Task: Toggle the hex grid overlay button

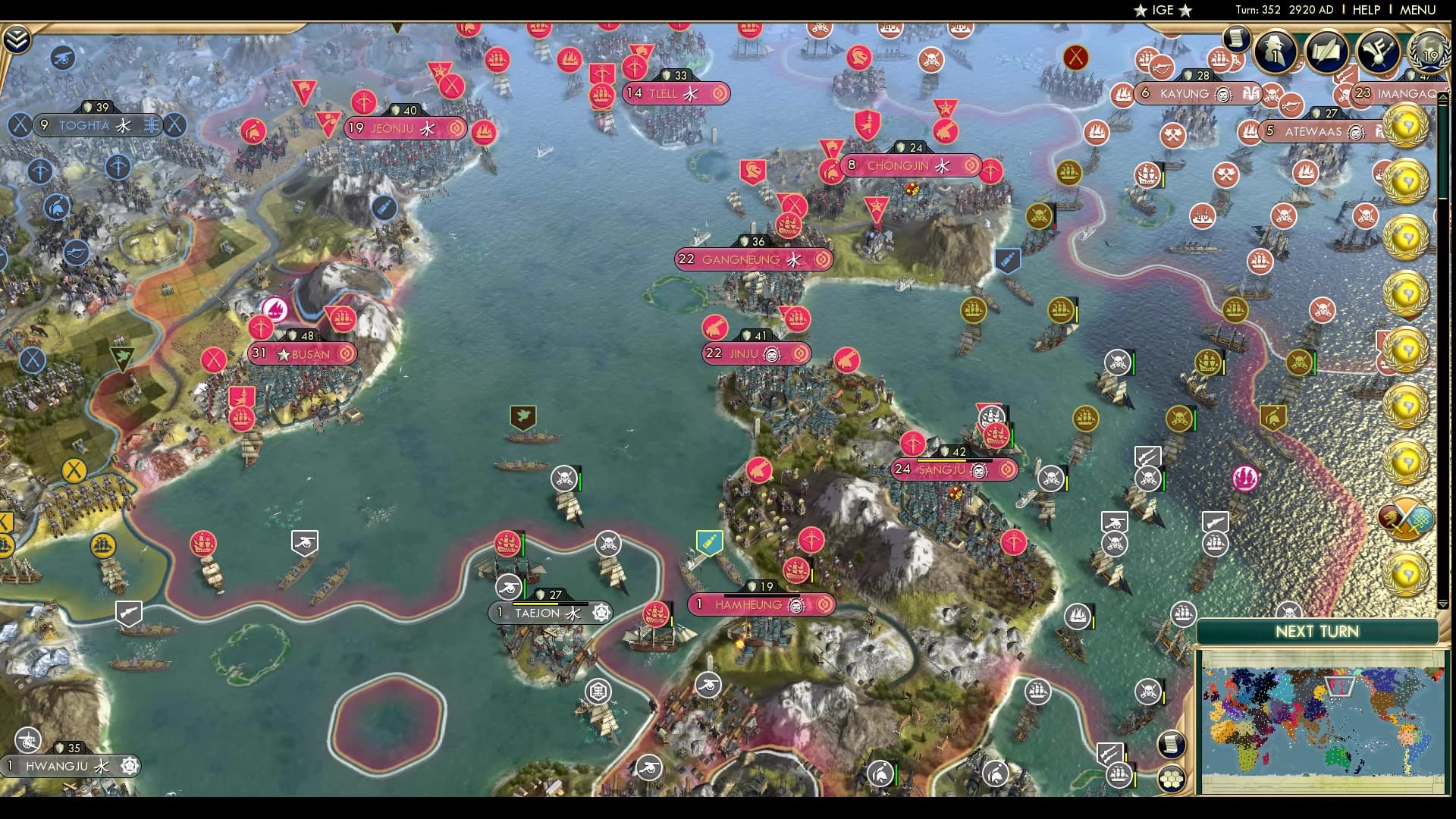Action: (1172, 780)
